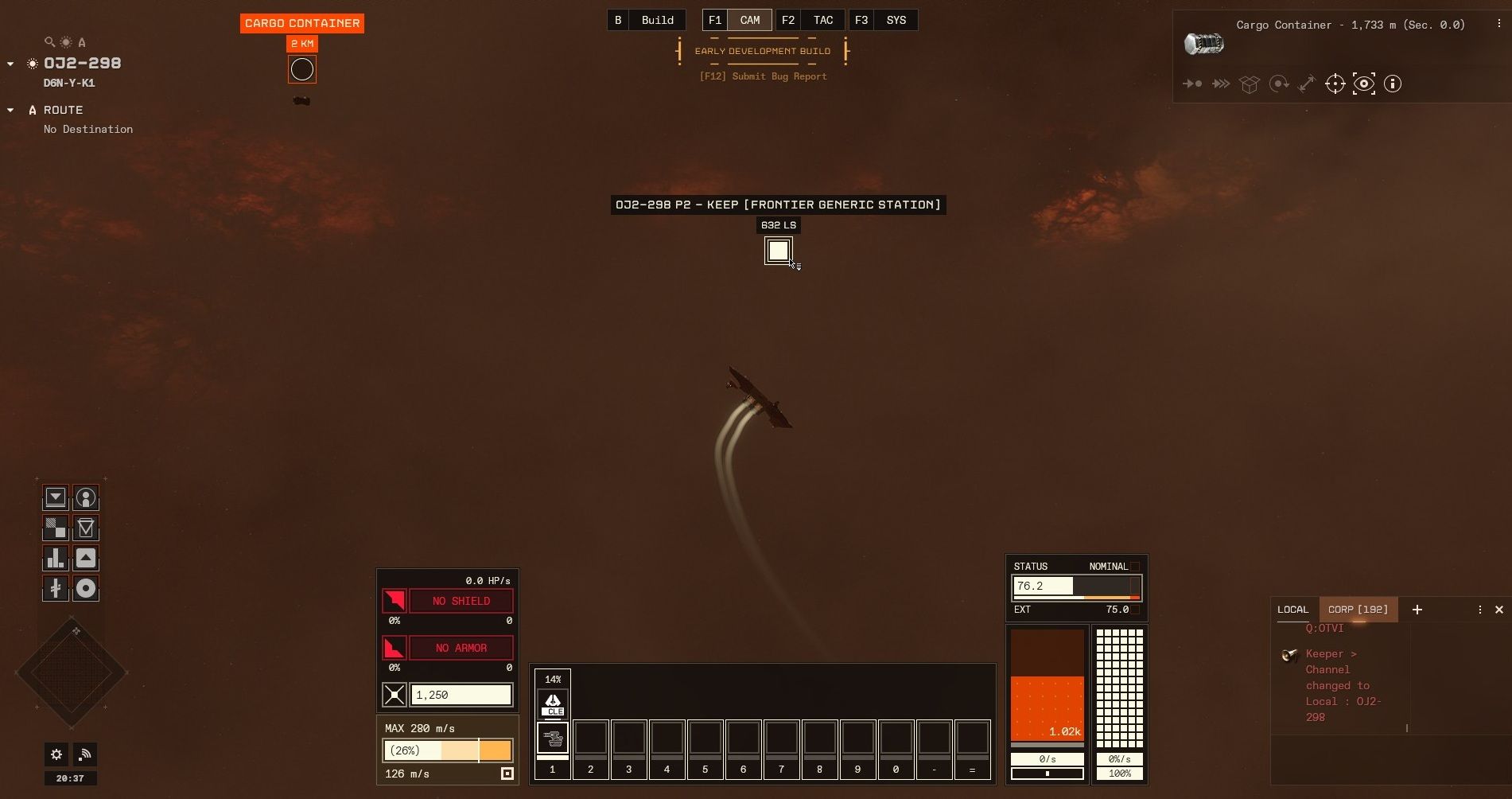This screenshot has height=799, width=1512.
Task: Click the signal broadcast icon beside settings
Action: (x=85, y=754)
